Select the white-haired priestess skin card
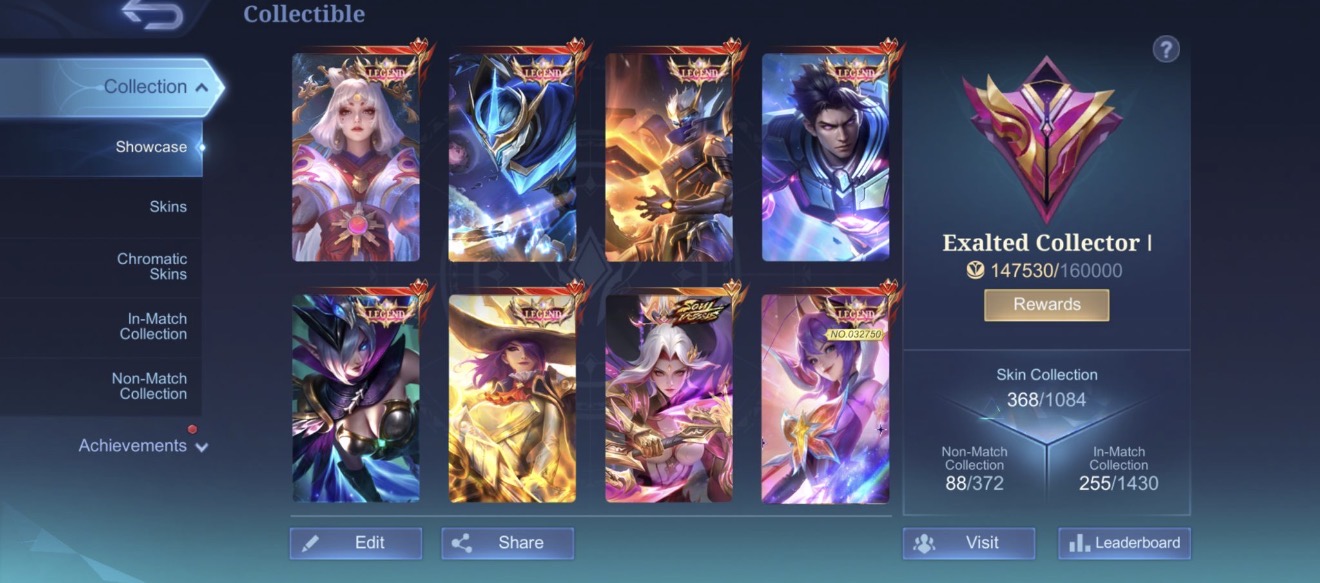Viewport: 1320px width, 583px height. pyautogui.click(x=356, y=157)
